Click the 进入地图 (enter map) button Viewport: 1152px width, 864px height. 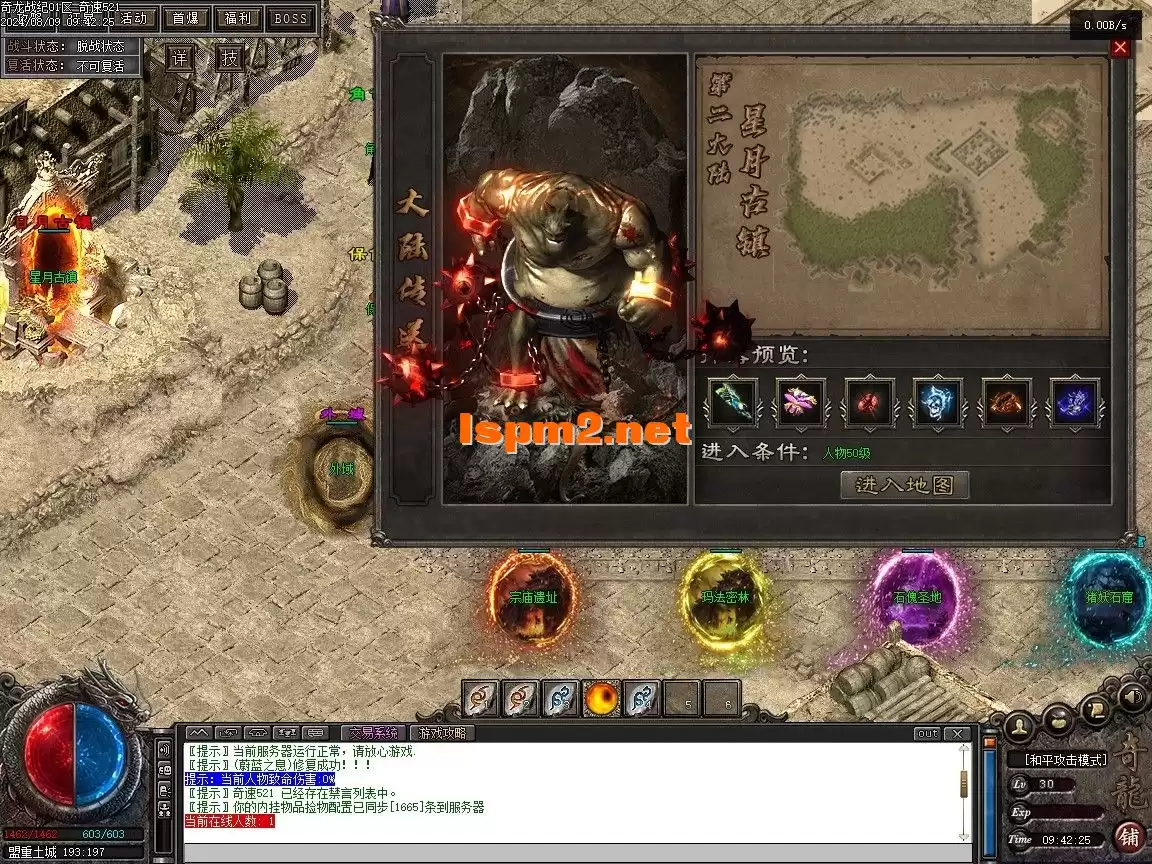905,485
